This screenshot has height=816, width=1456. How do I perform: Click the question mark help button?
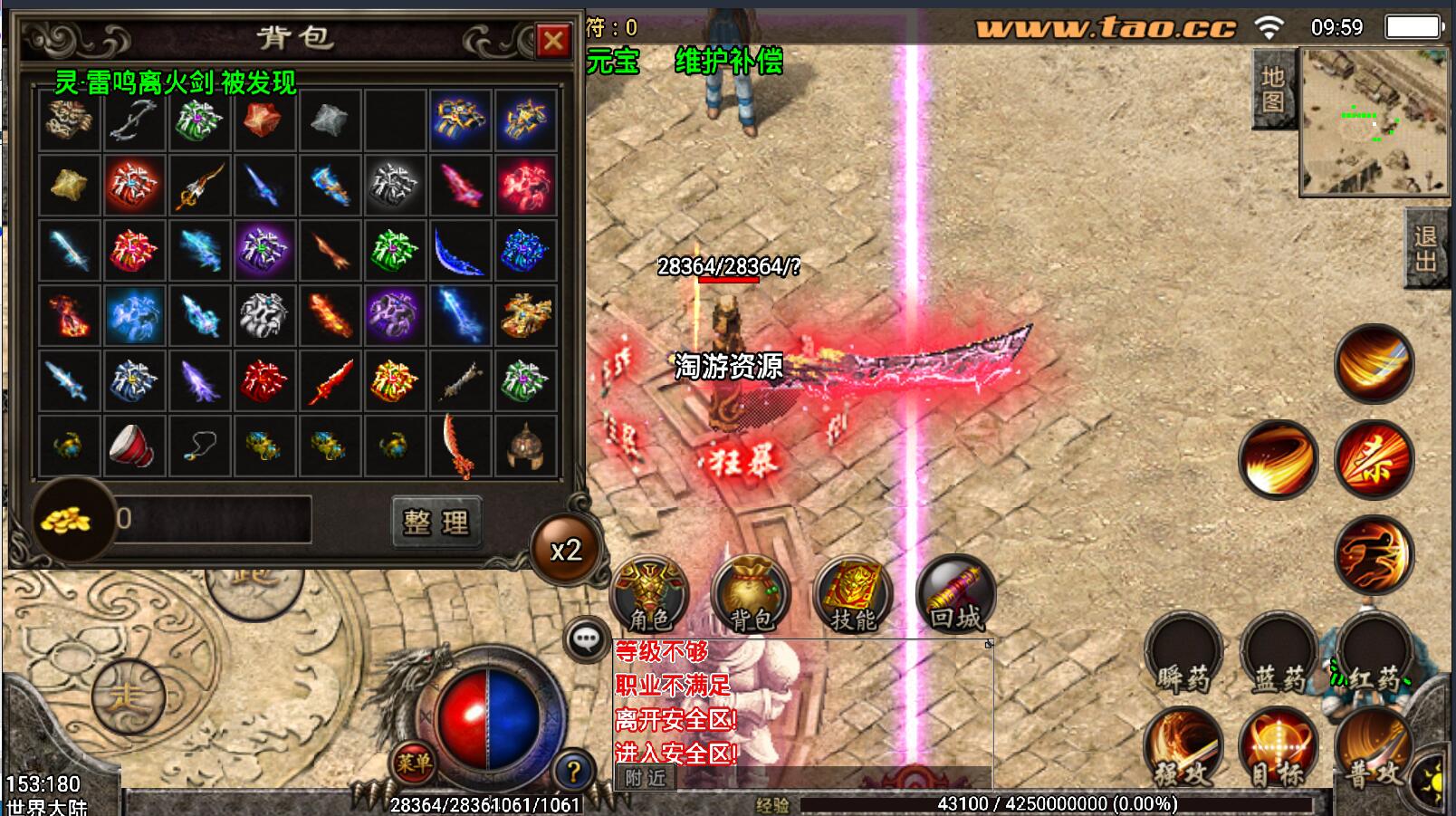pyautogui.click(x=572, y=772)
